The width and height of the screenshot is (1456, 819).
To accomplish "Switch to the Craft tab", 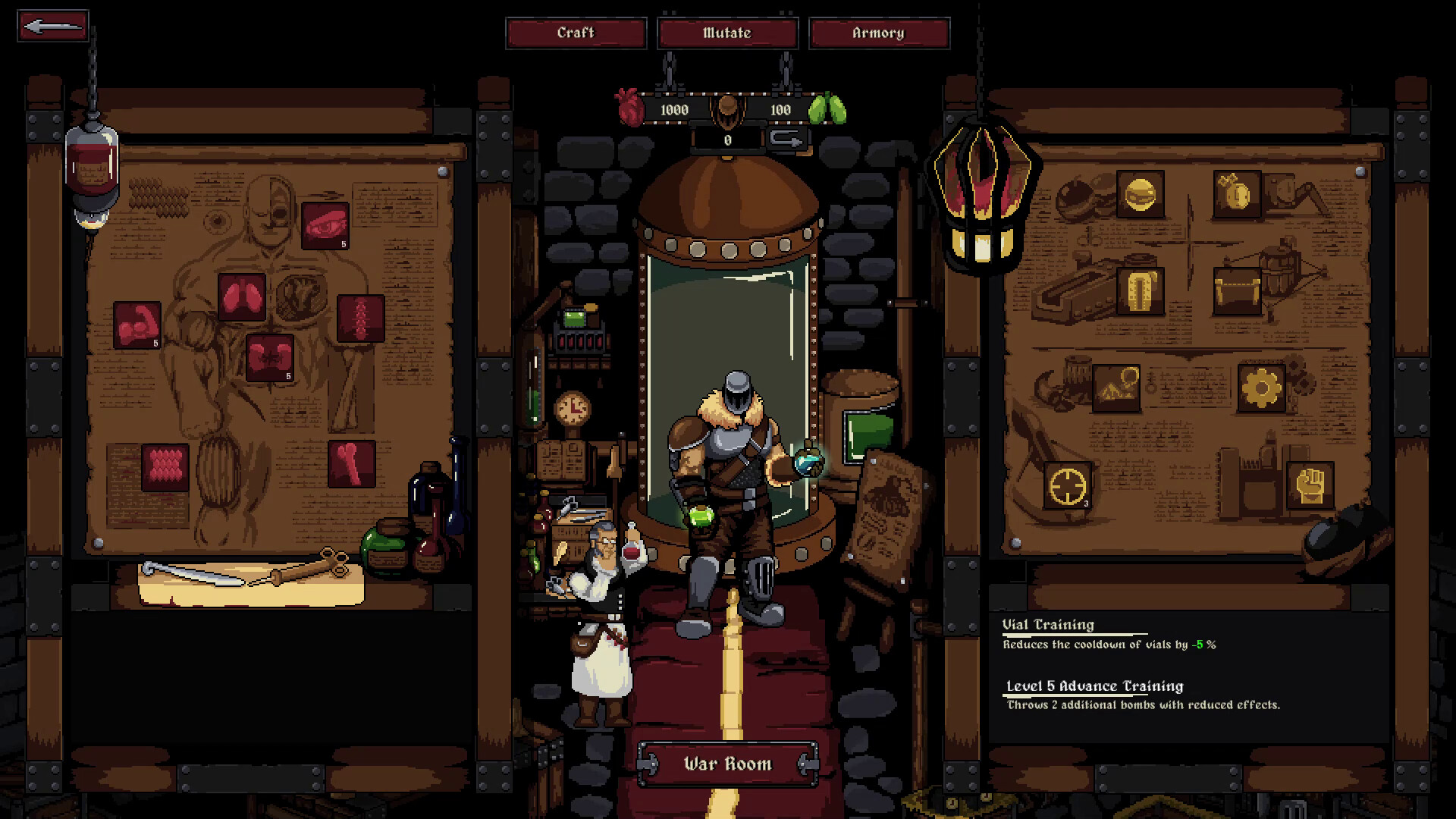I will [576, 33].
